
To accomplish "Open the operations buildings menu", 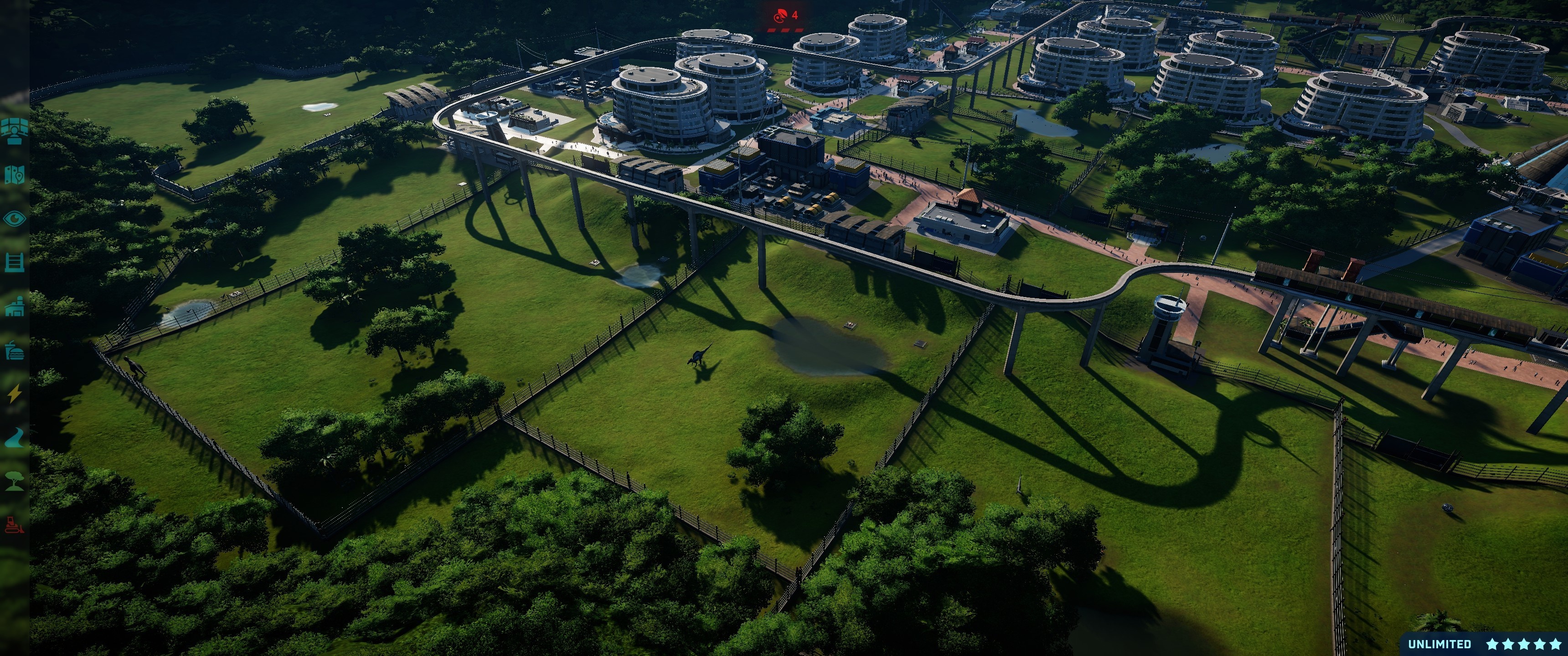I will pyautogui.click(x=14, y=307).
